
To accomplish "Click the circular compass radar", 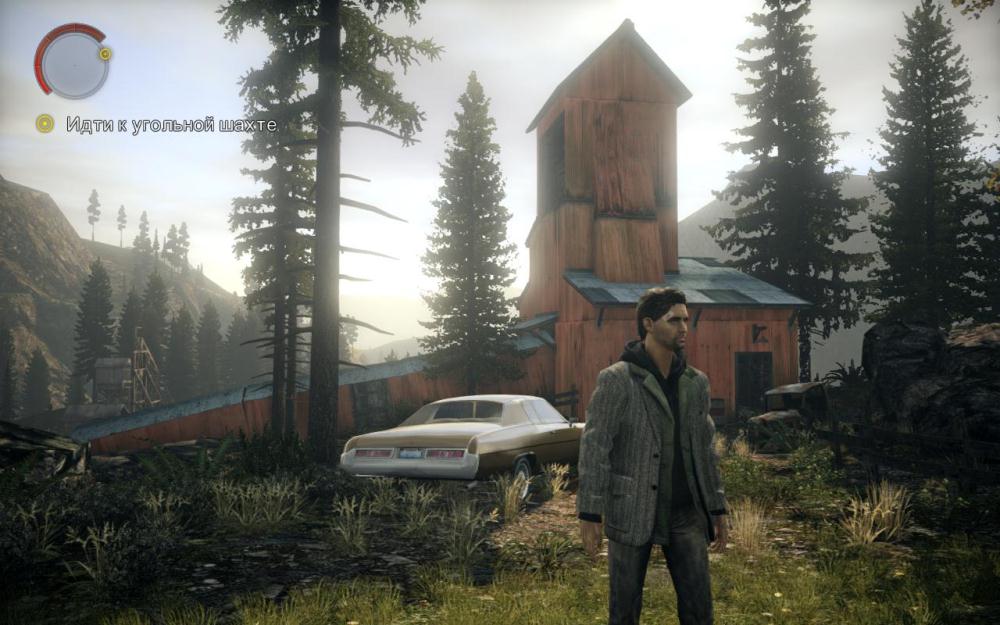I will tap(71, 62).
